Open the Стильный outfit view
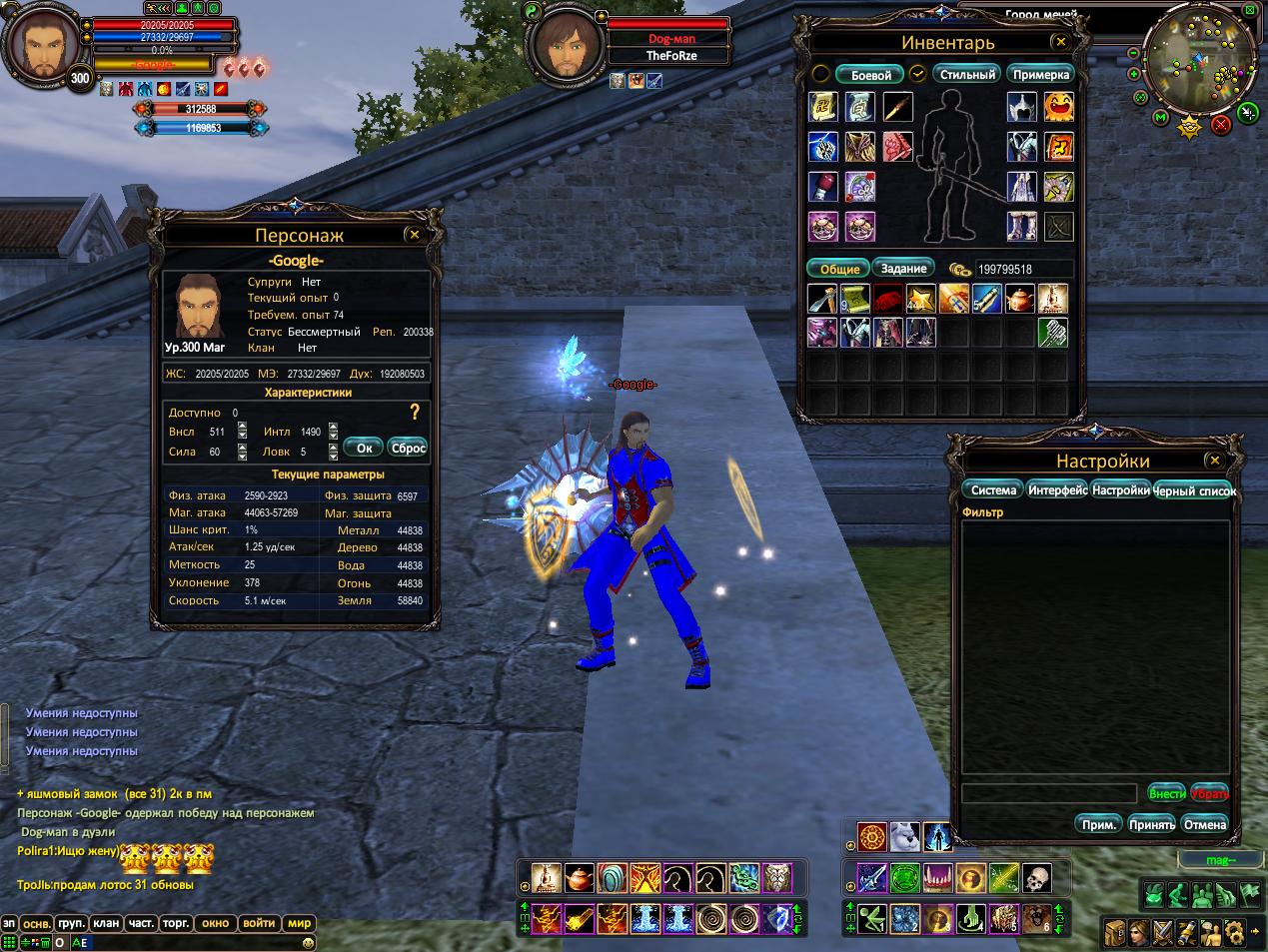This screenshot has width=1268, height=952. (x=968, y=75)
